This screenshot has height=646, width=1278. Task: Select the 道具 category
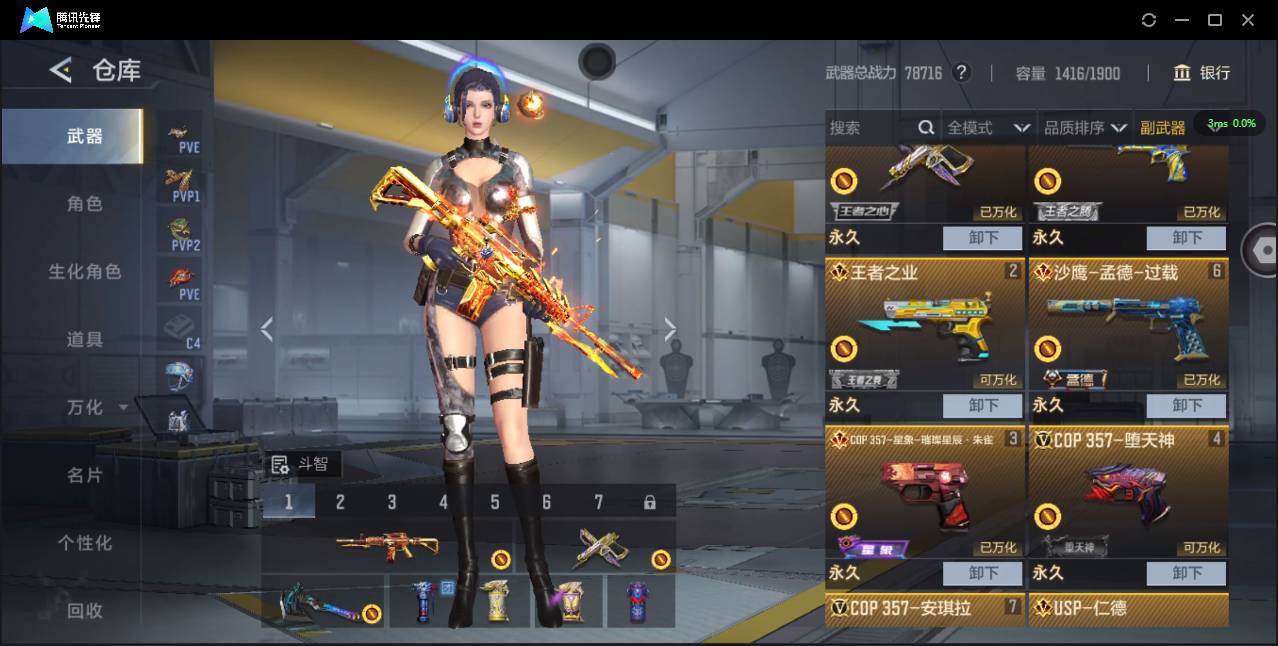click(85, 340)
